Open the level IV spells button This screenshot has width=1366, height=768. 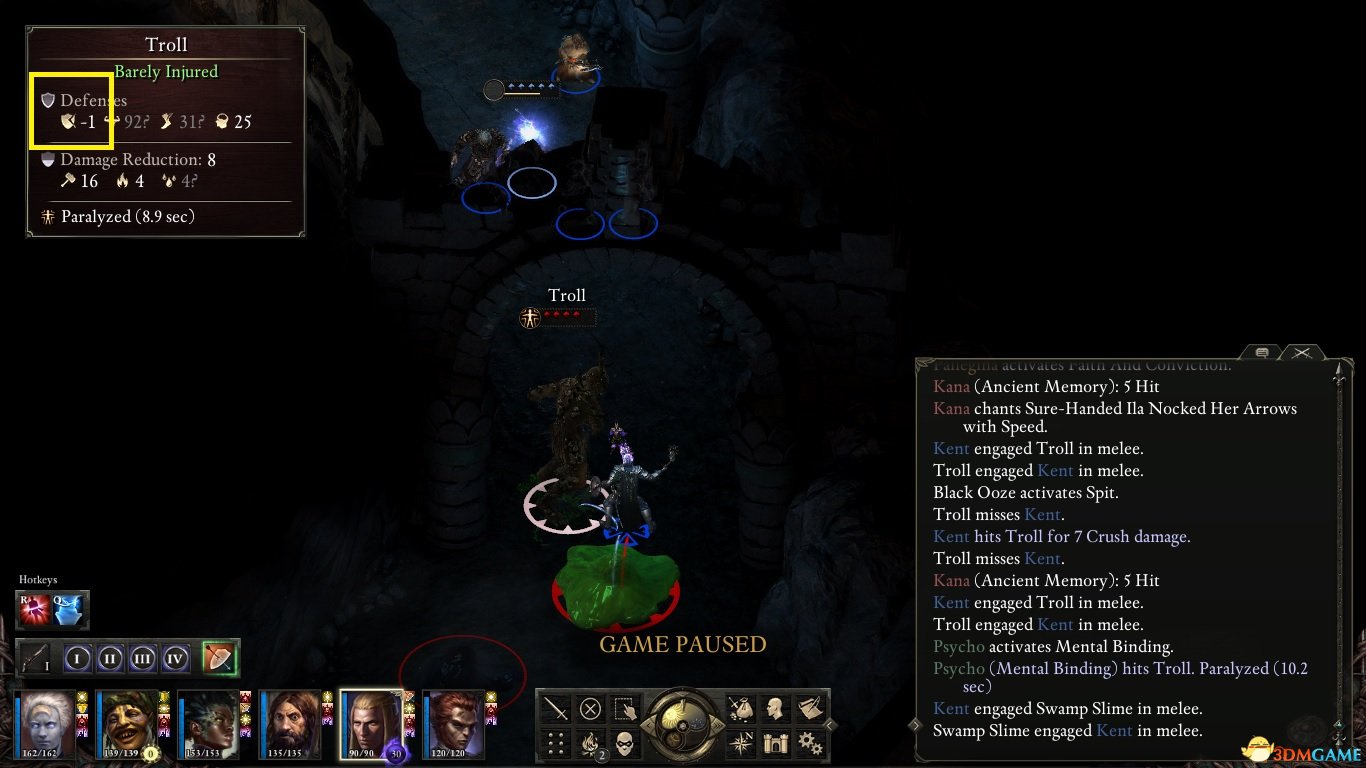(x=176, y=659)
